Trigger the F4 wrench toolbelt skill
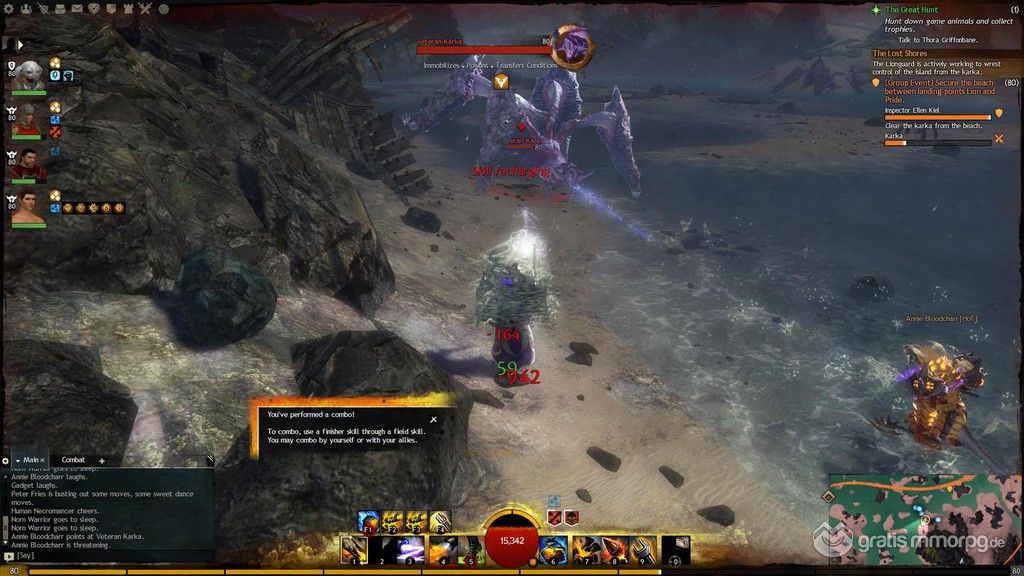Viewport: 1024px width, 576px height. coord(441,521)
